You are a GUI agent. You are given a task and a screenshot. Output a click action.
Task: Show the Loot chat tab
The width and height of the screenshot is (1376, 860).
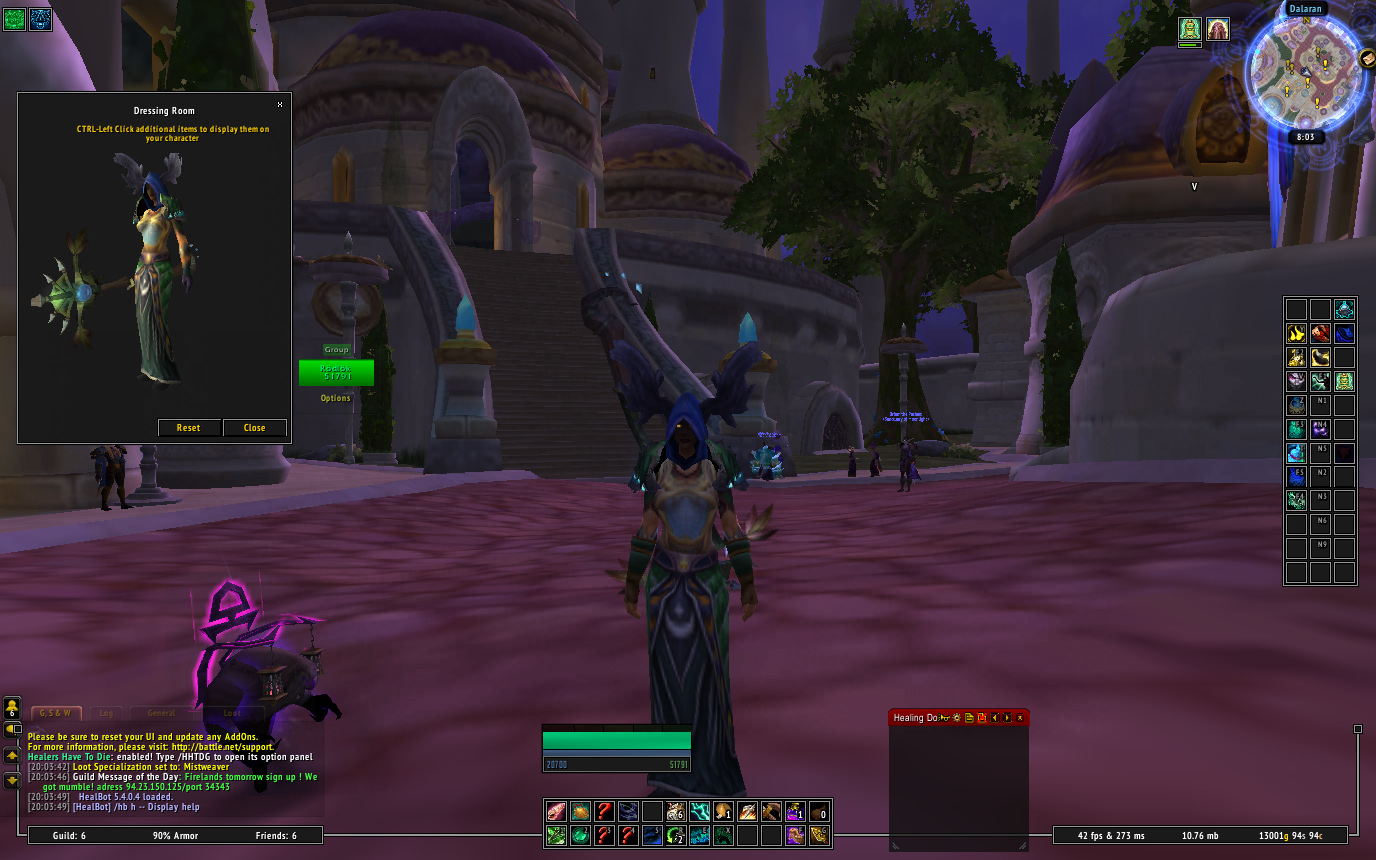(231, 713)
